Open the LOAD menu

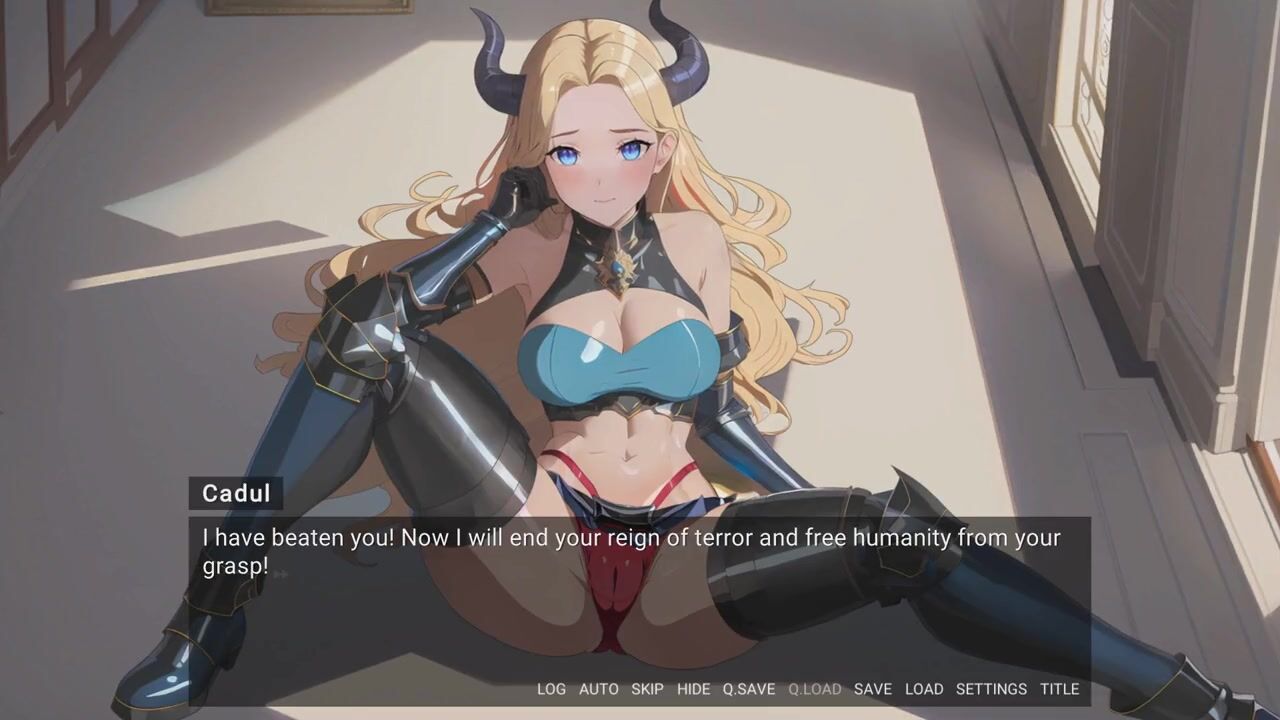(x=924, y=689)
